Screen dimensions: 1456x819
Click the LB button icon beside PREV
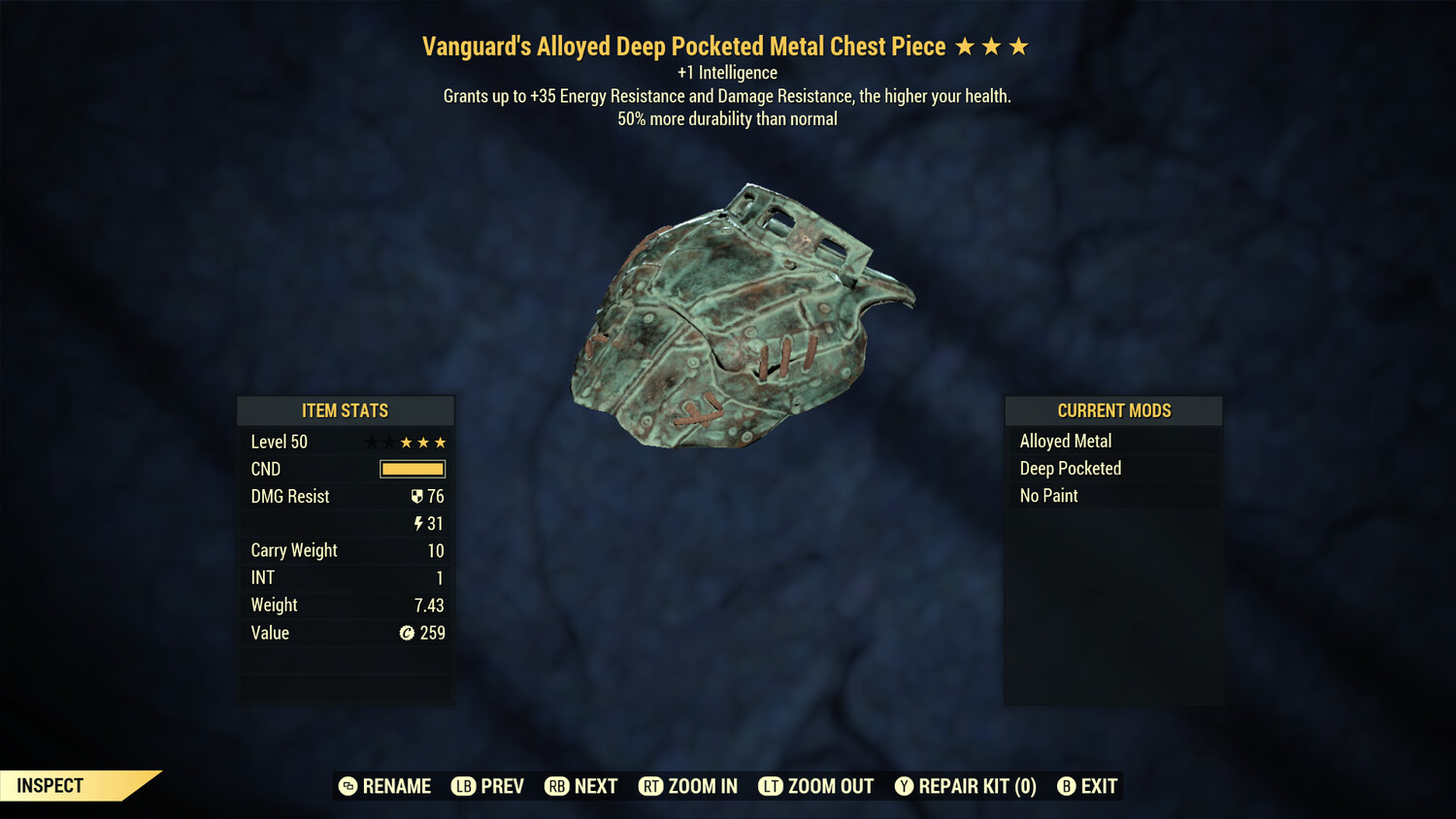pyautogui.click(x=463, y=786)
